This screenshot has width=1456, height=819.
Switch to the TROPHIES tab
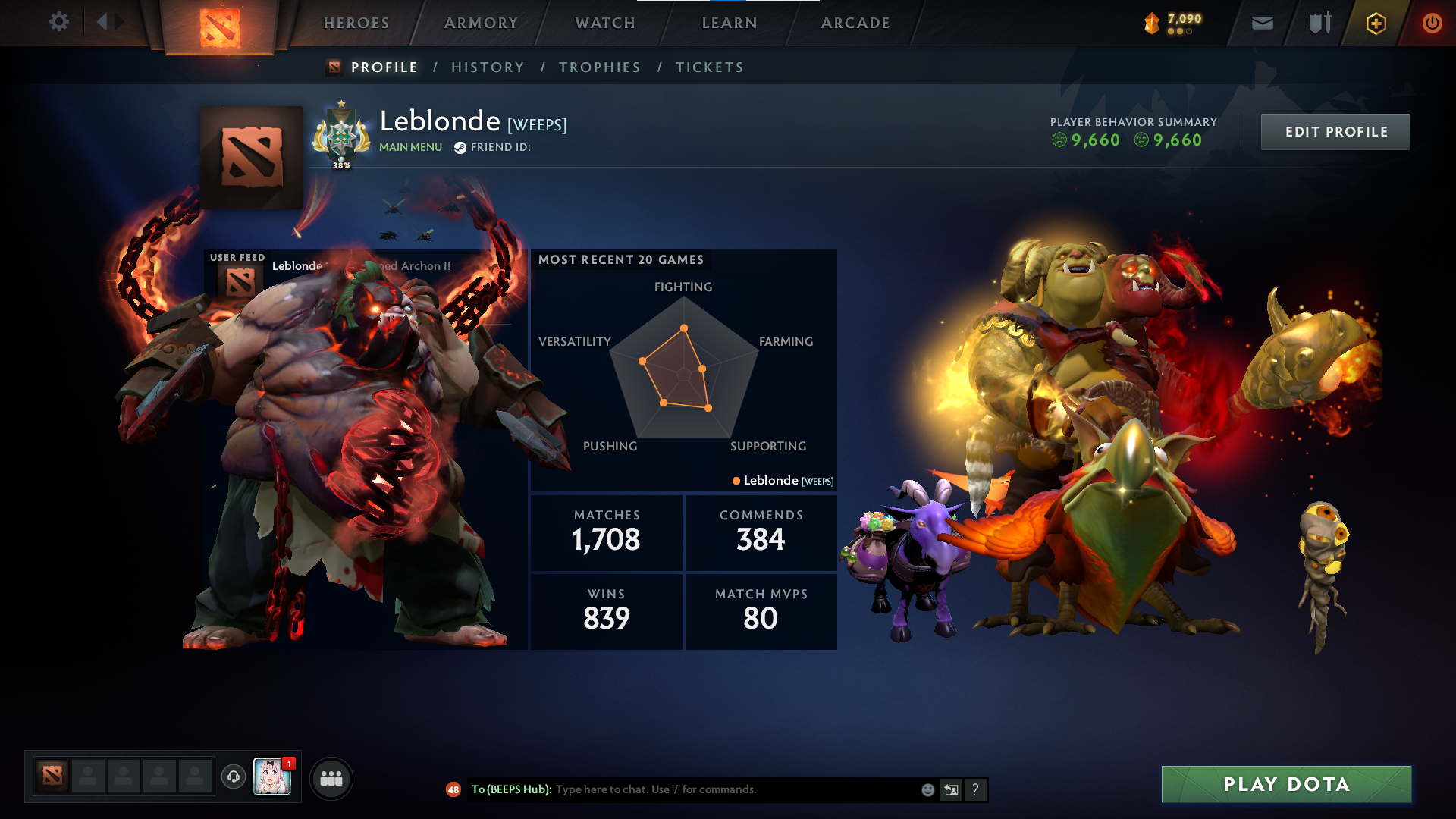(599, 67)
